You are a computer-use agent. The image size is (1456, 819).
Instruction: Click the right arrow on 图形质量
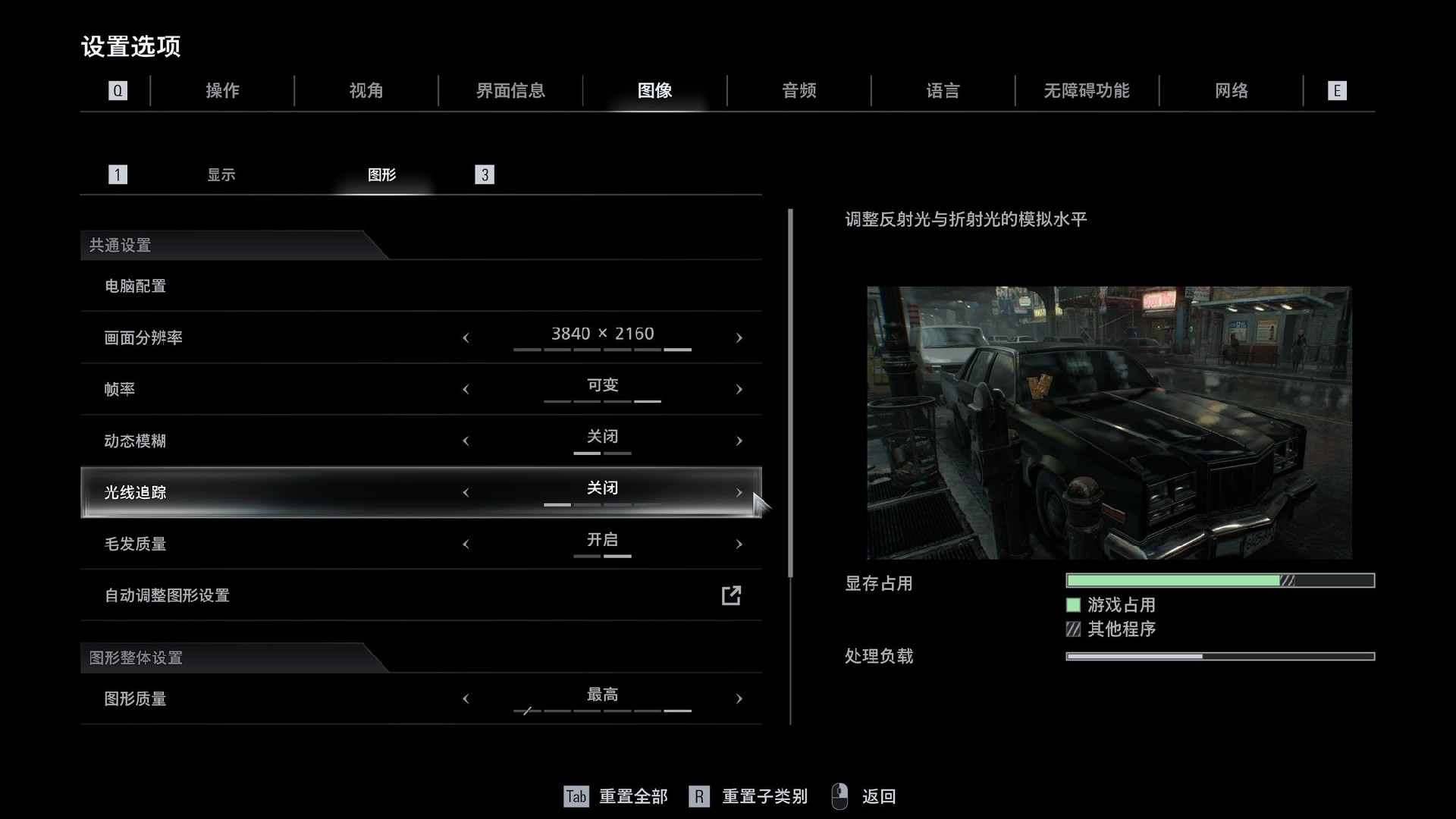pos(739,698)
